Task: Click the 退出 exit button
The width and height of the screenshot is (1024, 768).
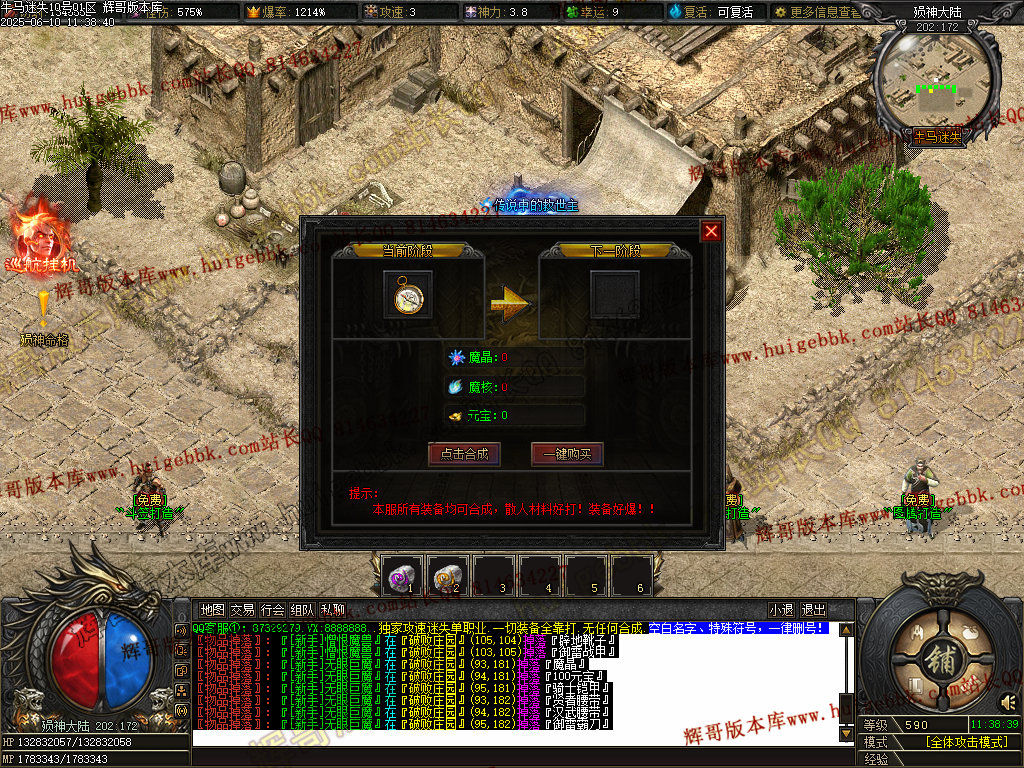Action: (x=814, y=609)
